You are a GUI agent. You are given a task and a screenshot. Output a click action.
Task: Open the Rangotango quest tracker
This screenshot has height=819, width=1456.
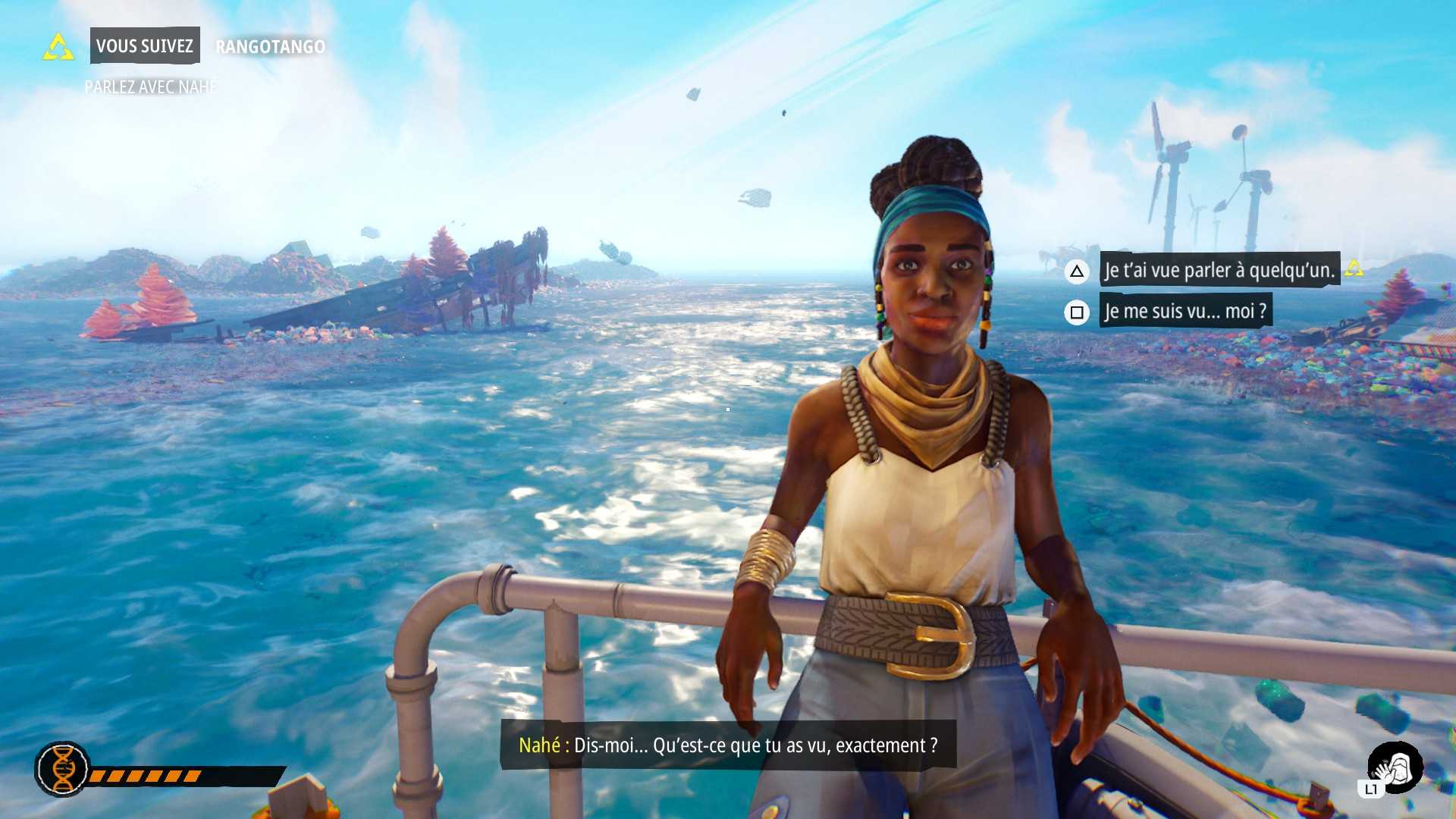tap(270, 47)
